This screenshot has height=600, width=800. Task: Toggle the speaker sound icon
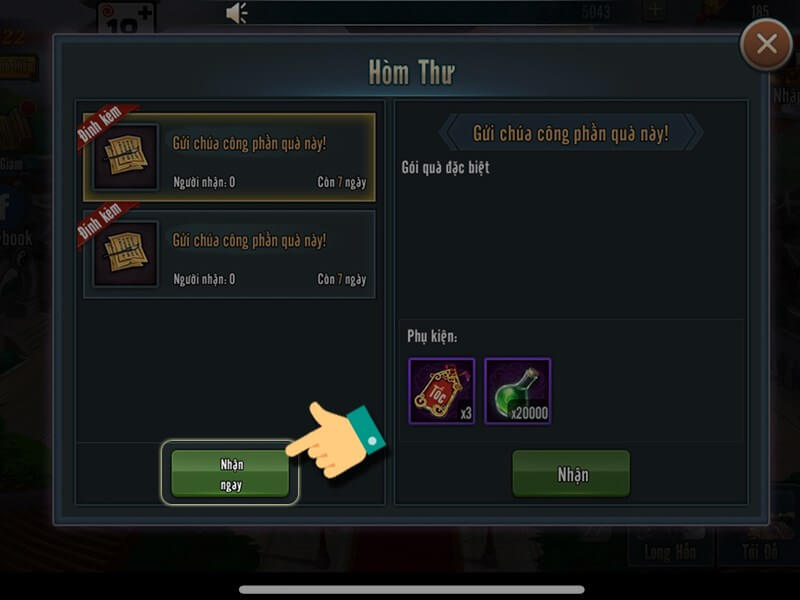pyautogui.click(x=237, y=13)
